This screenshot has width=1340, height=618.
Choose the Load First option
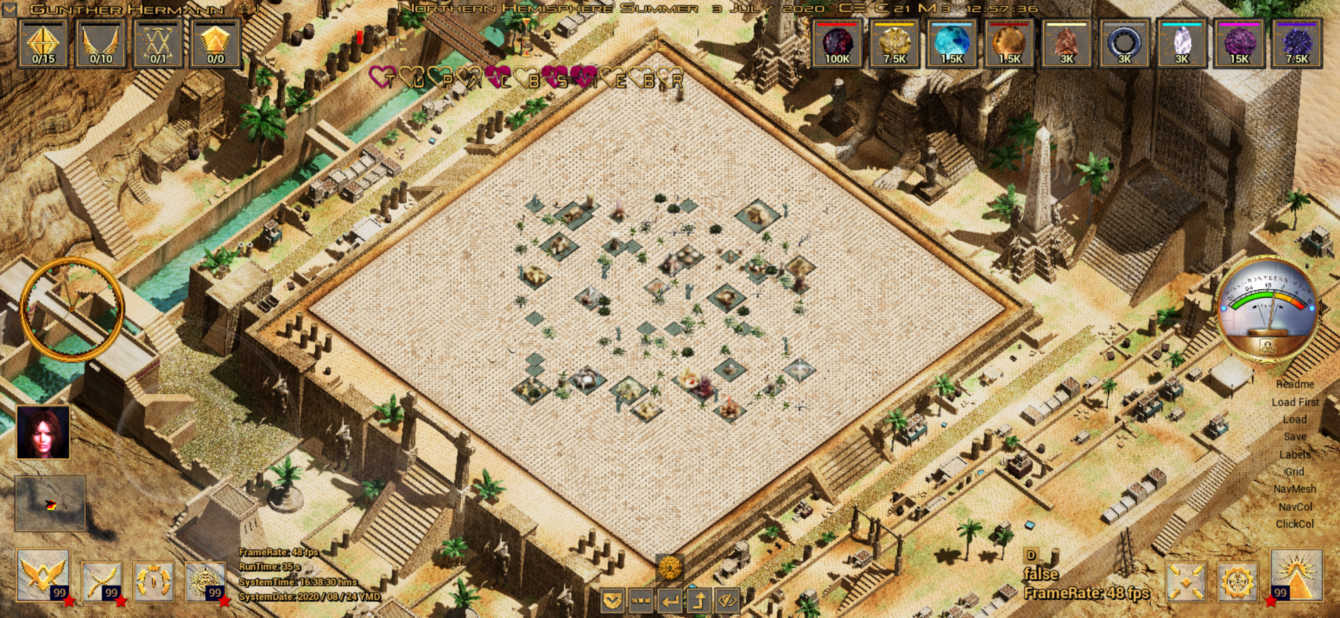click(1295, 402)
